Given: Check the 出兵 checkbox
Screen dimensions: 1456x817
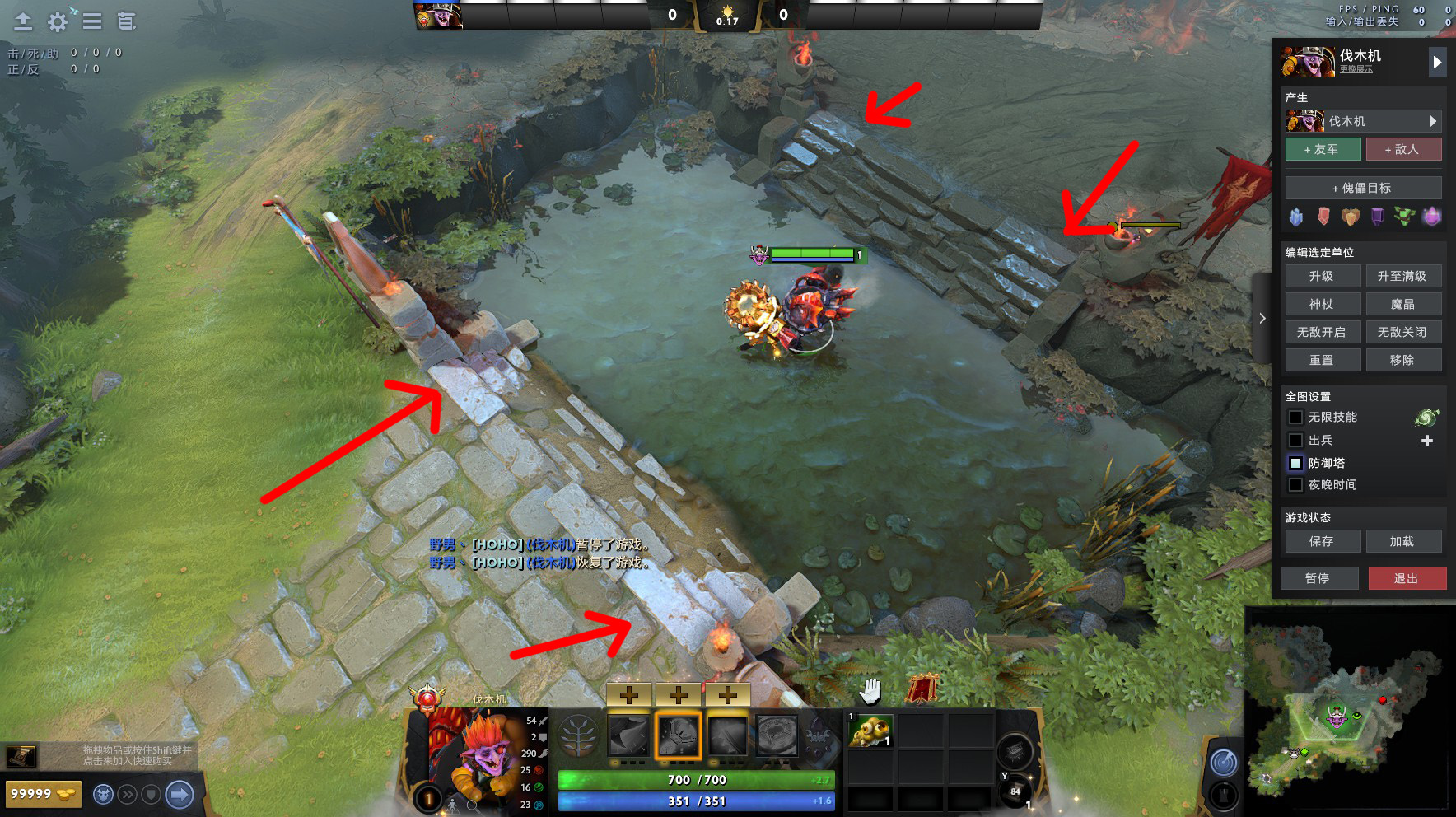Looking at the screenshot, I should tap(1295, 440).
